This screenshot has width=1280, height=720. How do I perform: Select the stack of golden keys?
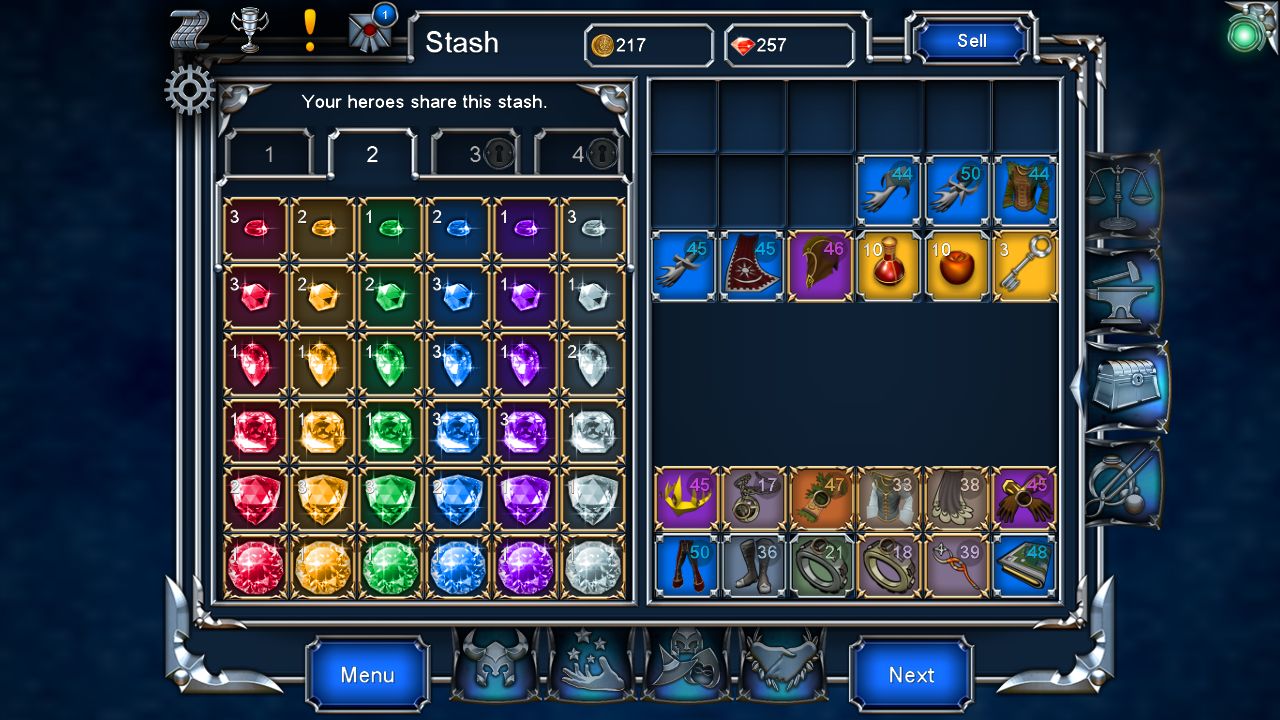[1024, 264]
